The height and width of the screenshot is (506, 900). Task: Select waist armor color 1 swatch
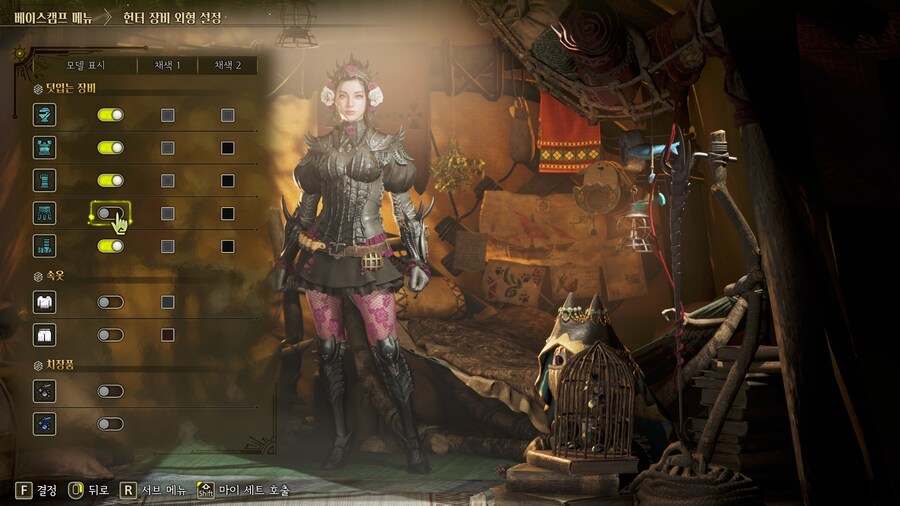168,213
